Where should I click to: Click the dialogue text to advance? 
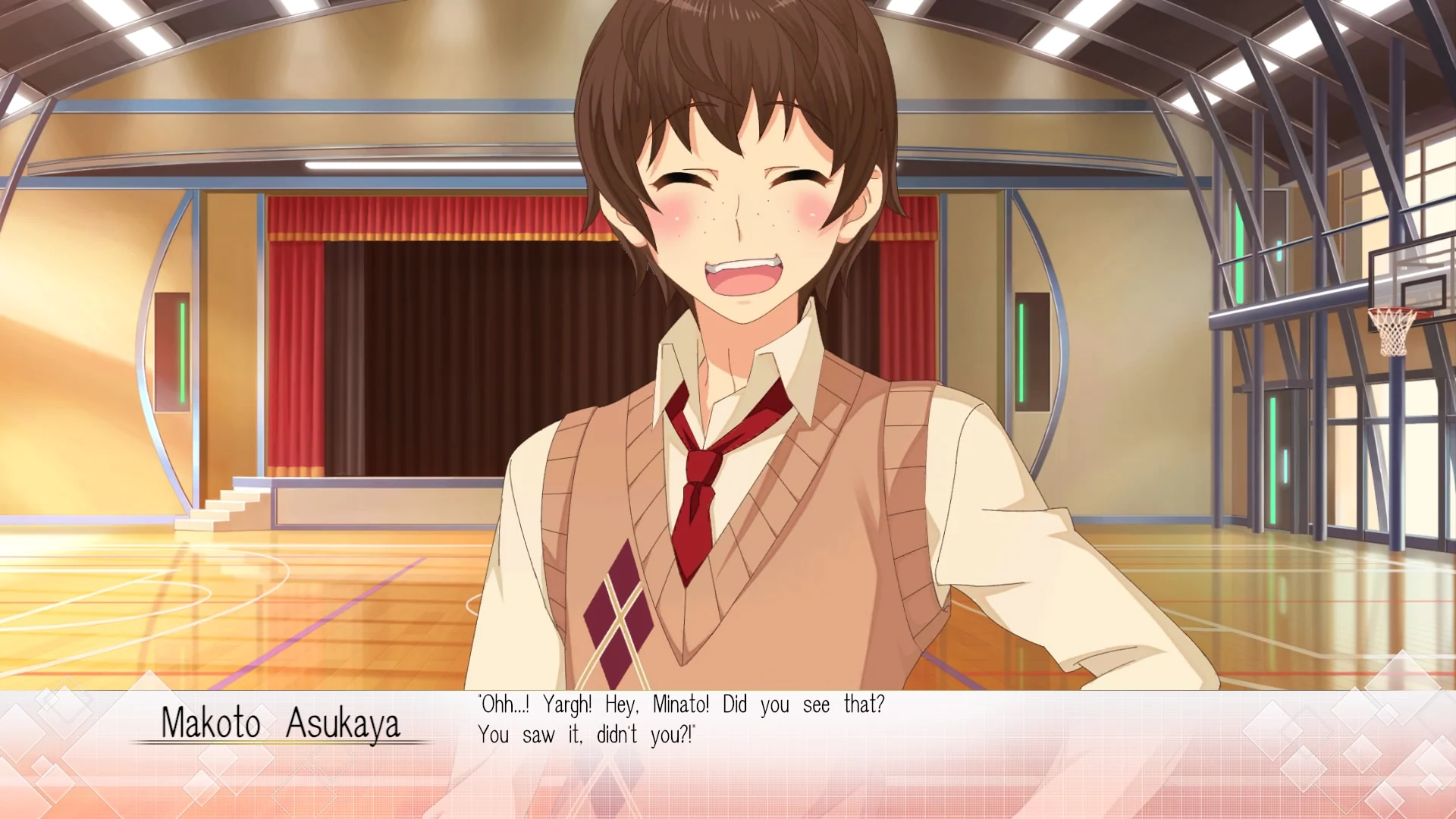pos(682,704)
